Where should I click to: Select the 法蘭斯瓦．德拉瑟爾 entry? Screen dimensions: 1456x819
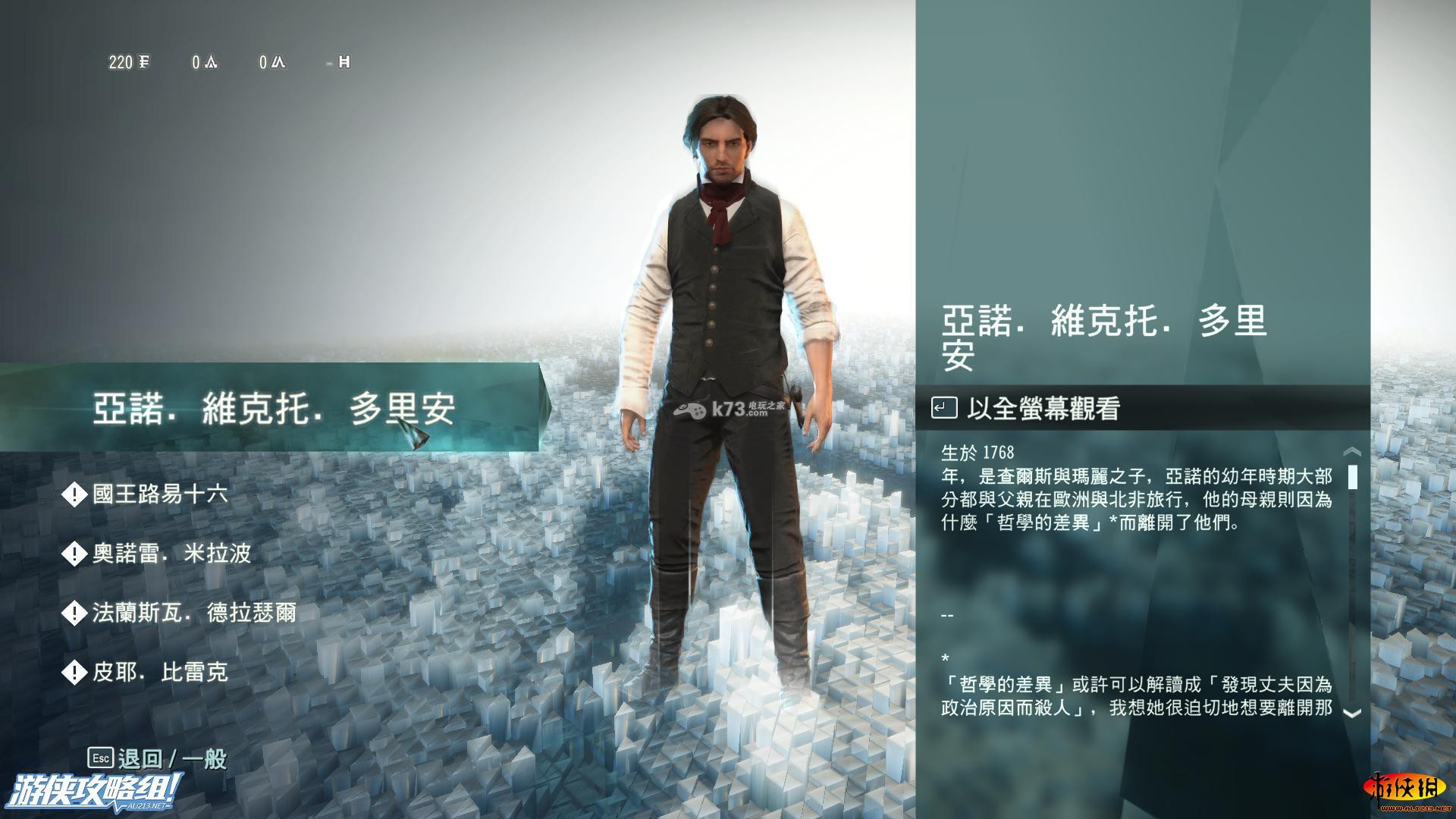pyautogui.click(x=193, y=613)
